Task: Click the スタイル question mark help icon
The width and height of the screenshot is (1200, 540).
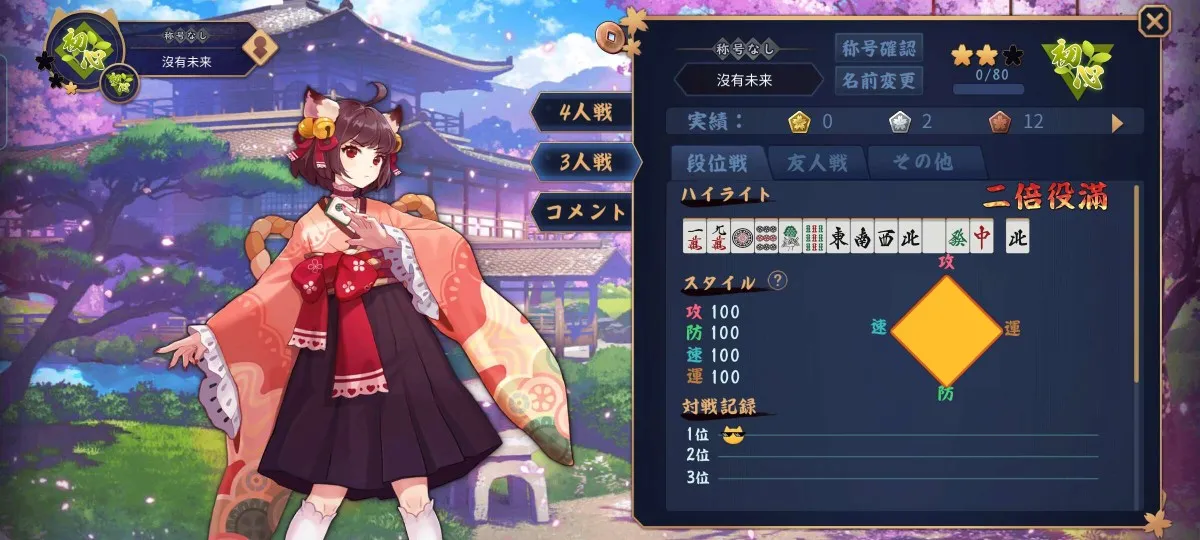Action: pyautogui.click(x=776, y=282)
